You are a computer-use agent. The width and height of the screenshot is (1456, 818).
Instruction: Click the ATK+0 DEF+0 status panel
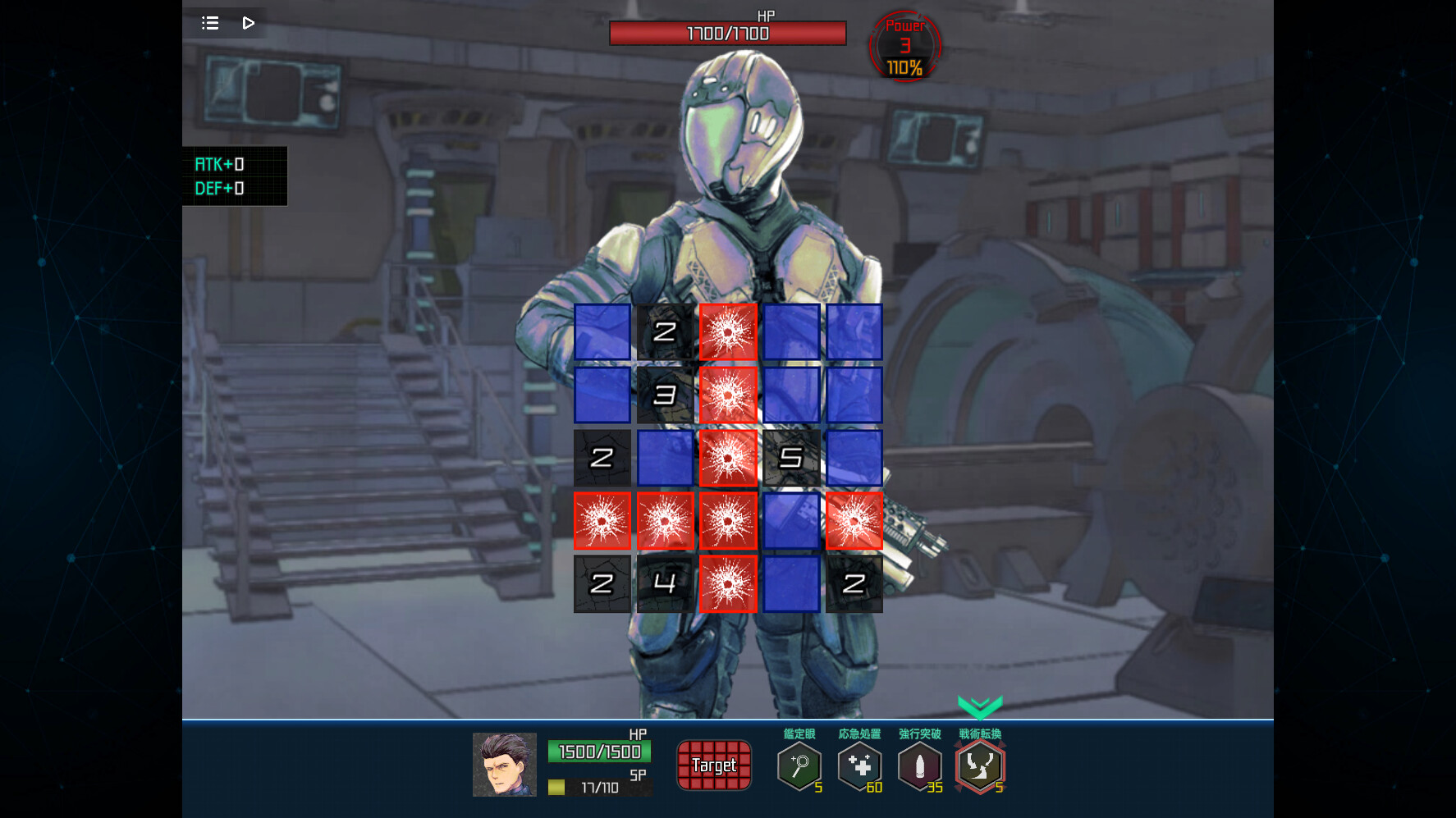tap(234, 175)
